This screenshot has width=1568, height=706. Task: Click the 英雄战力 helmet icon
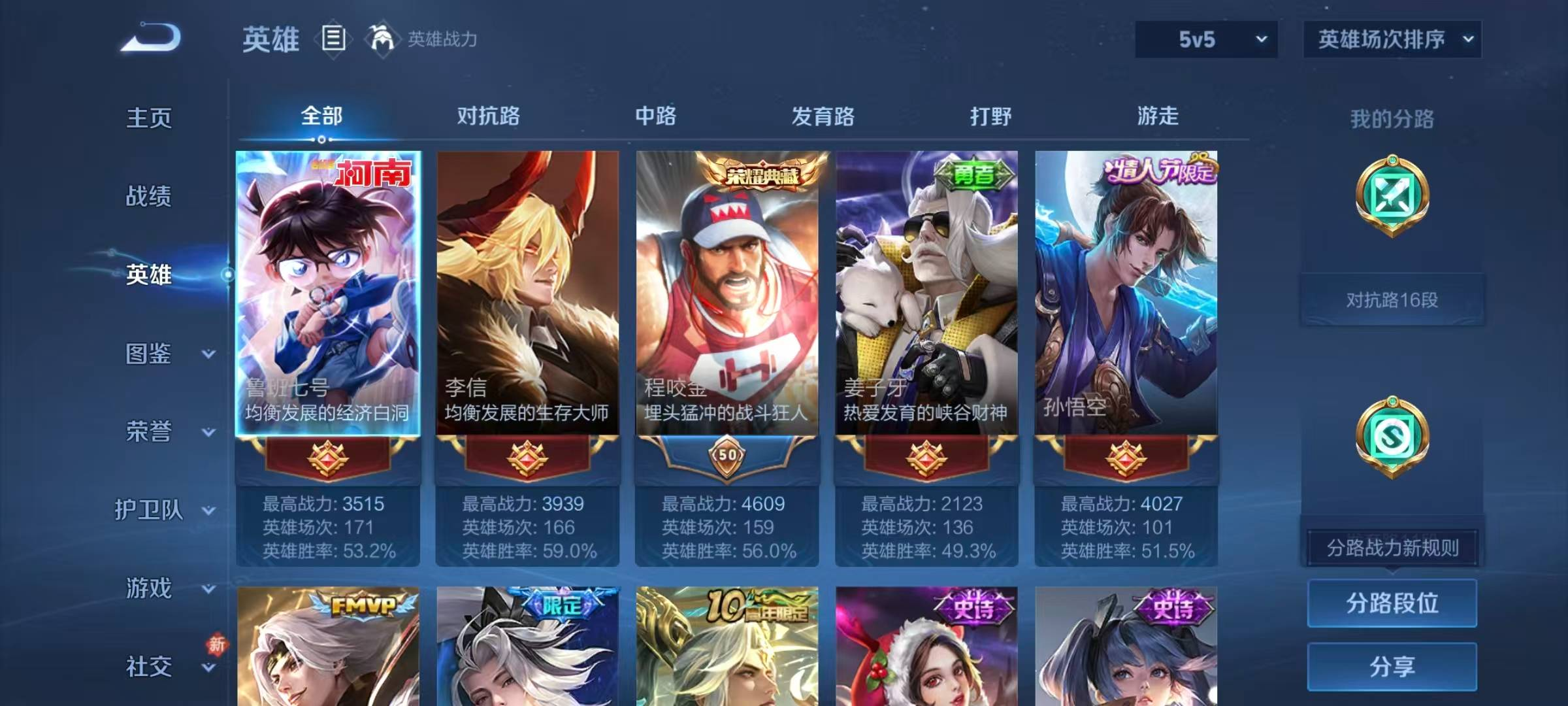382,39
